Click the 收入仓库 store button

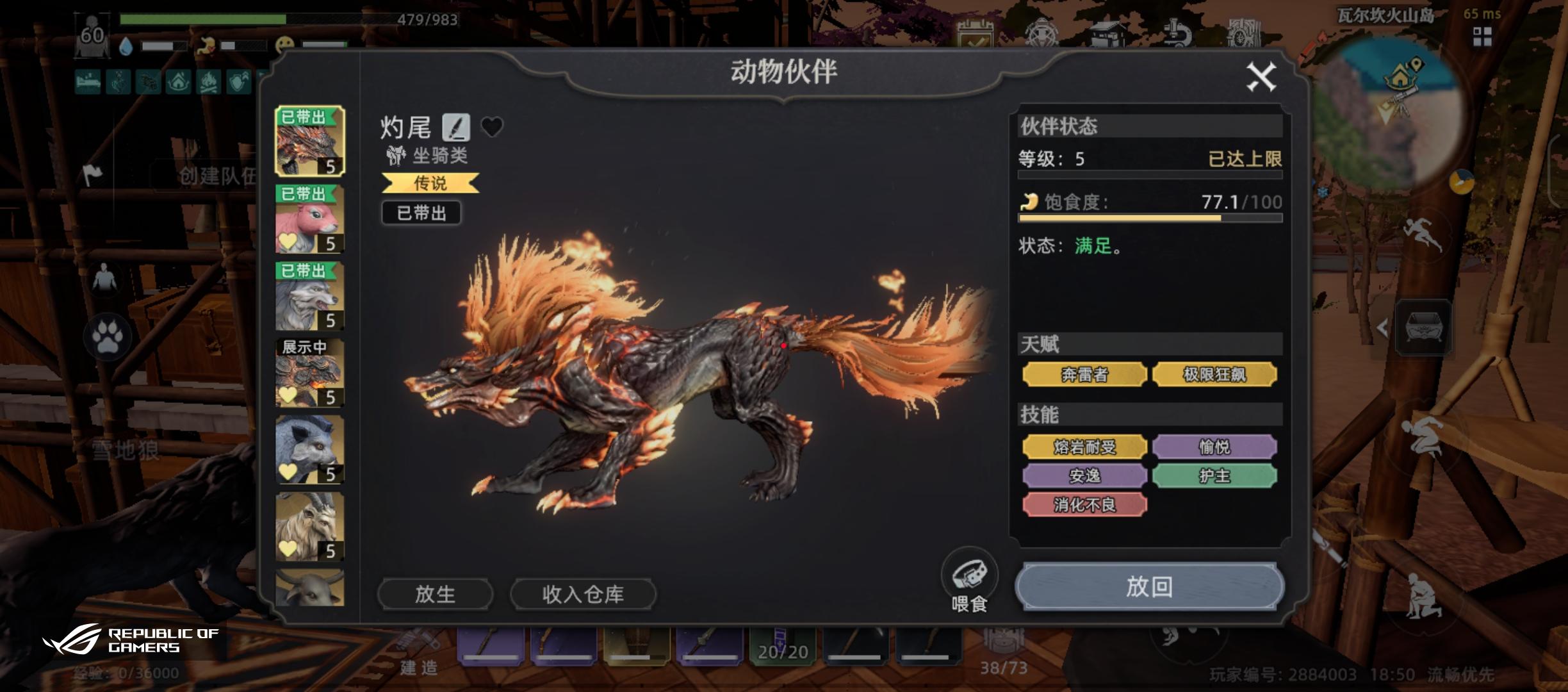point(583,593)
